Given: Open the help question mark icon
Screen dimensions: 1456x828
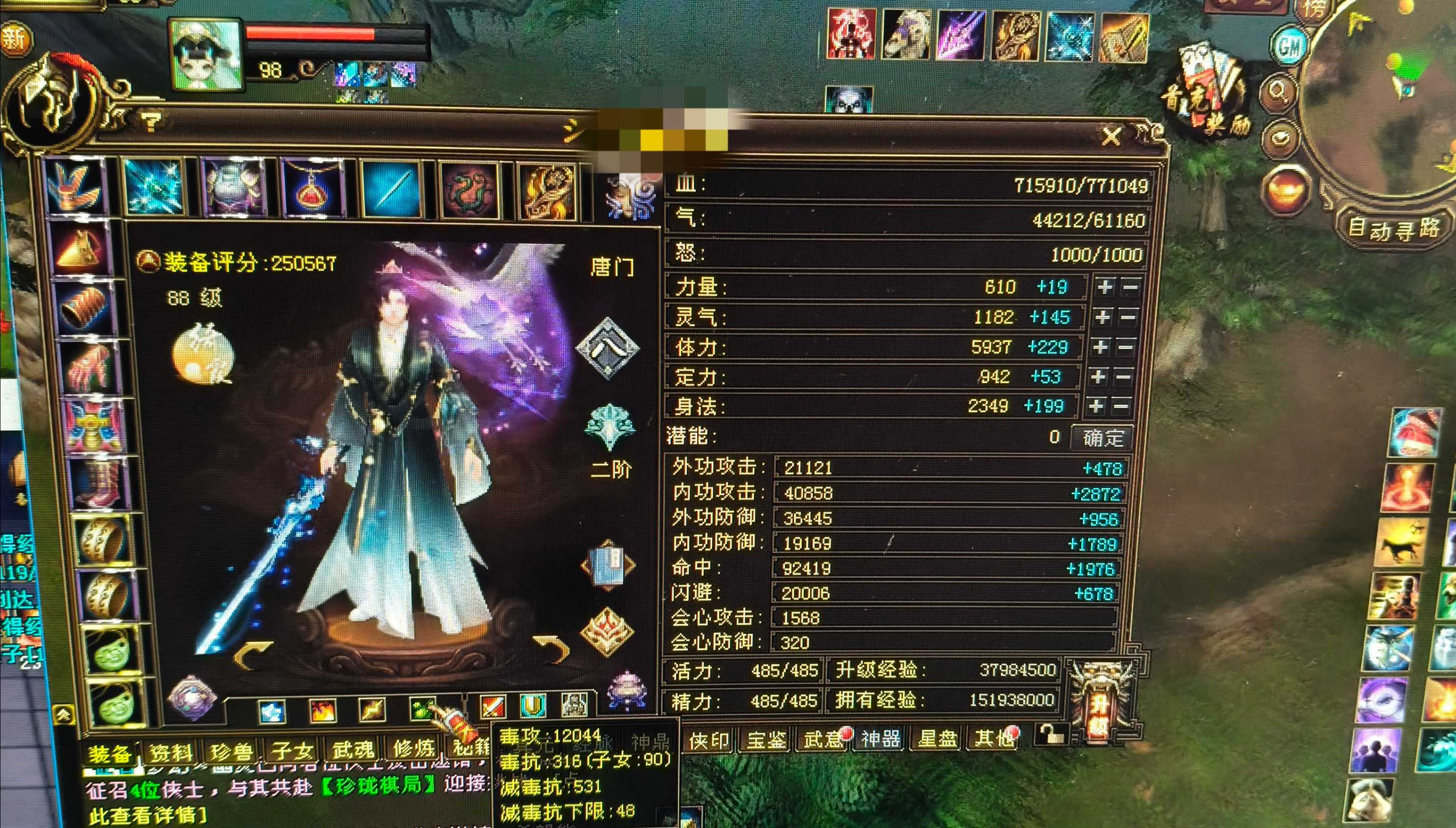Looking at the screenshot, I should click(151, 120).
